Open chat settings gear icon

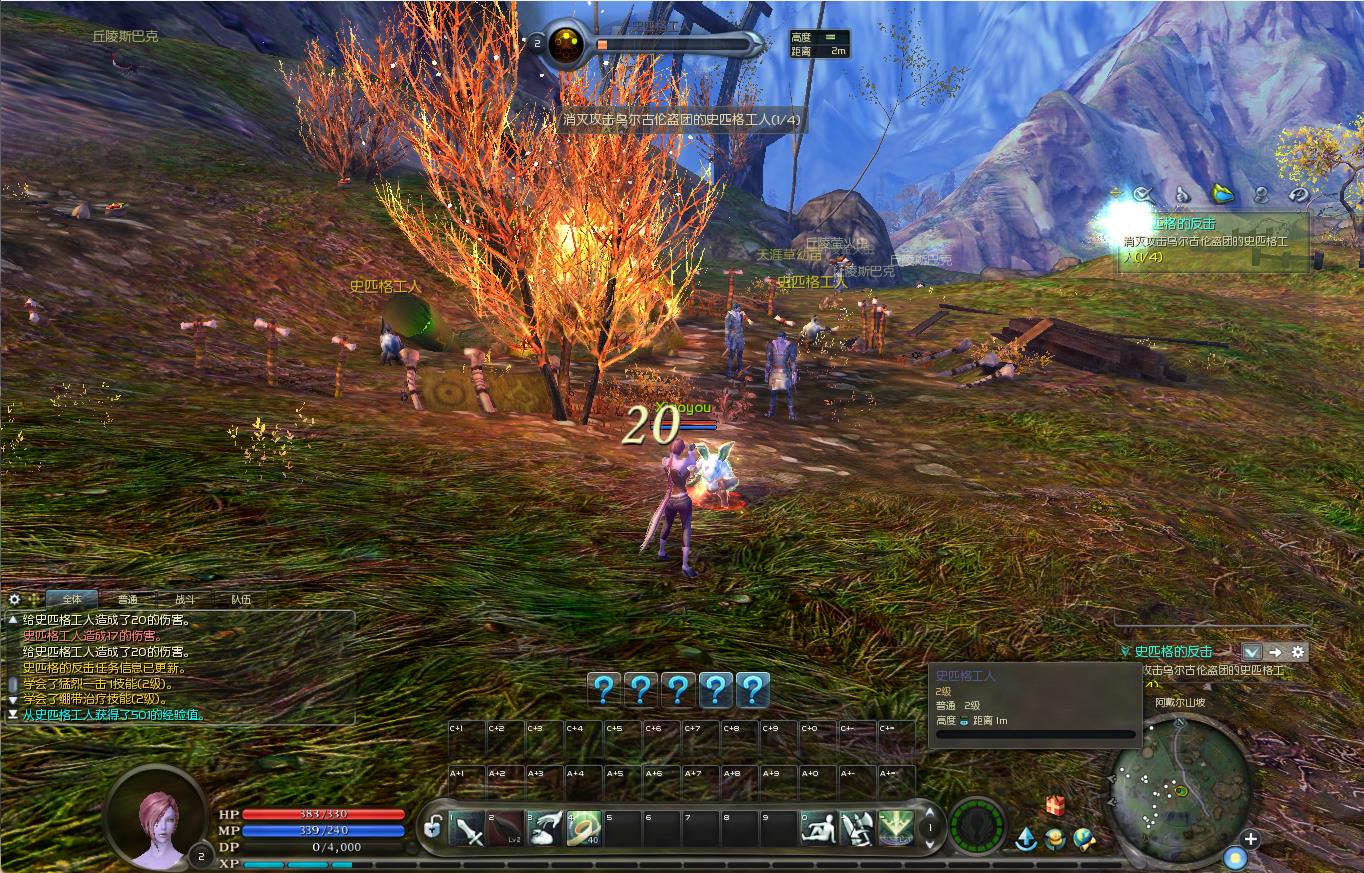coord(14,599)
